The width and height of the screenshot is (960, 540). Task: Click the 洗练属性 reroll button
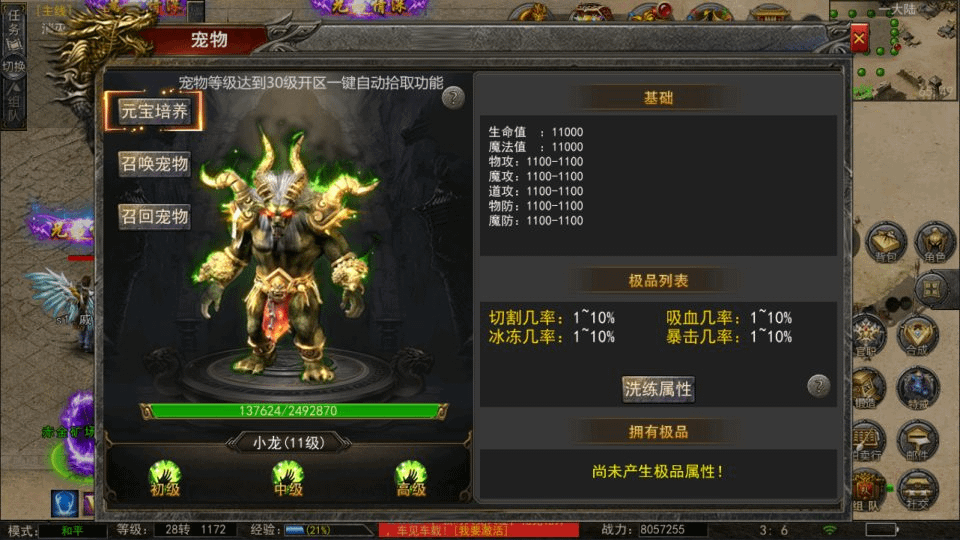tap(658, 388)
